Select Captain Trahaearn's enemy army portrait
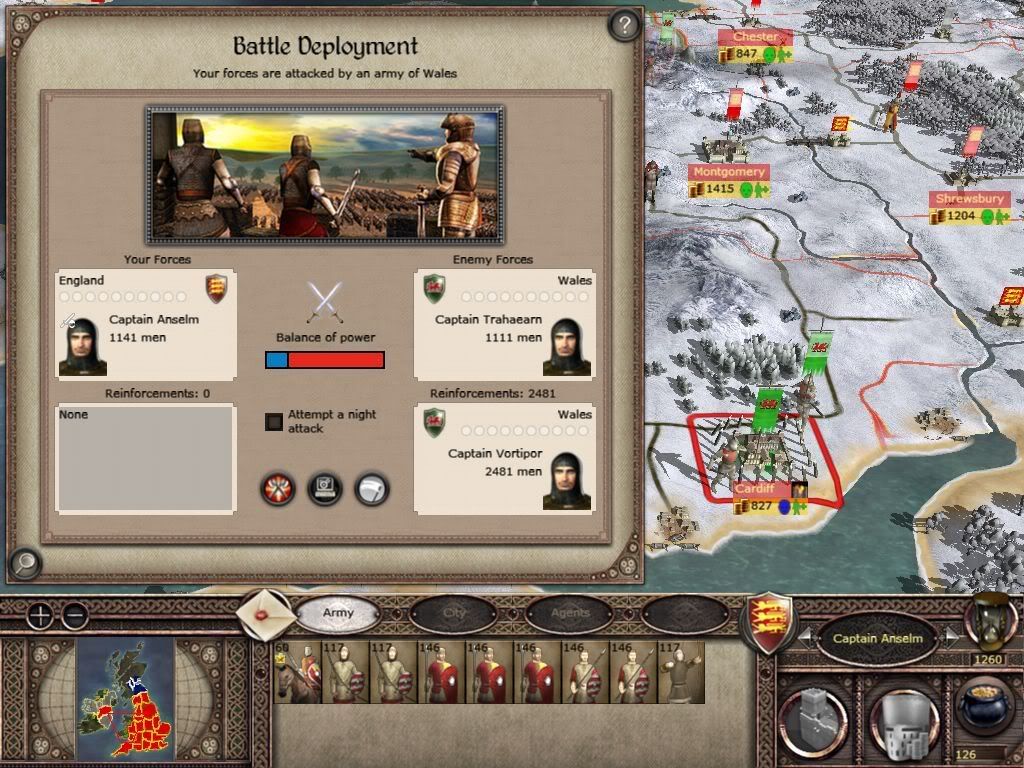 (x=567, y=346)
